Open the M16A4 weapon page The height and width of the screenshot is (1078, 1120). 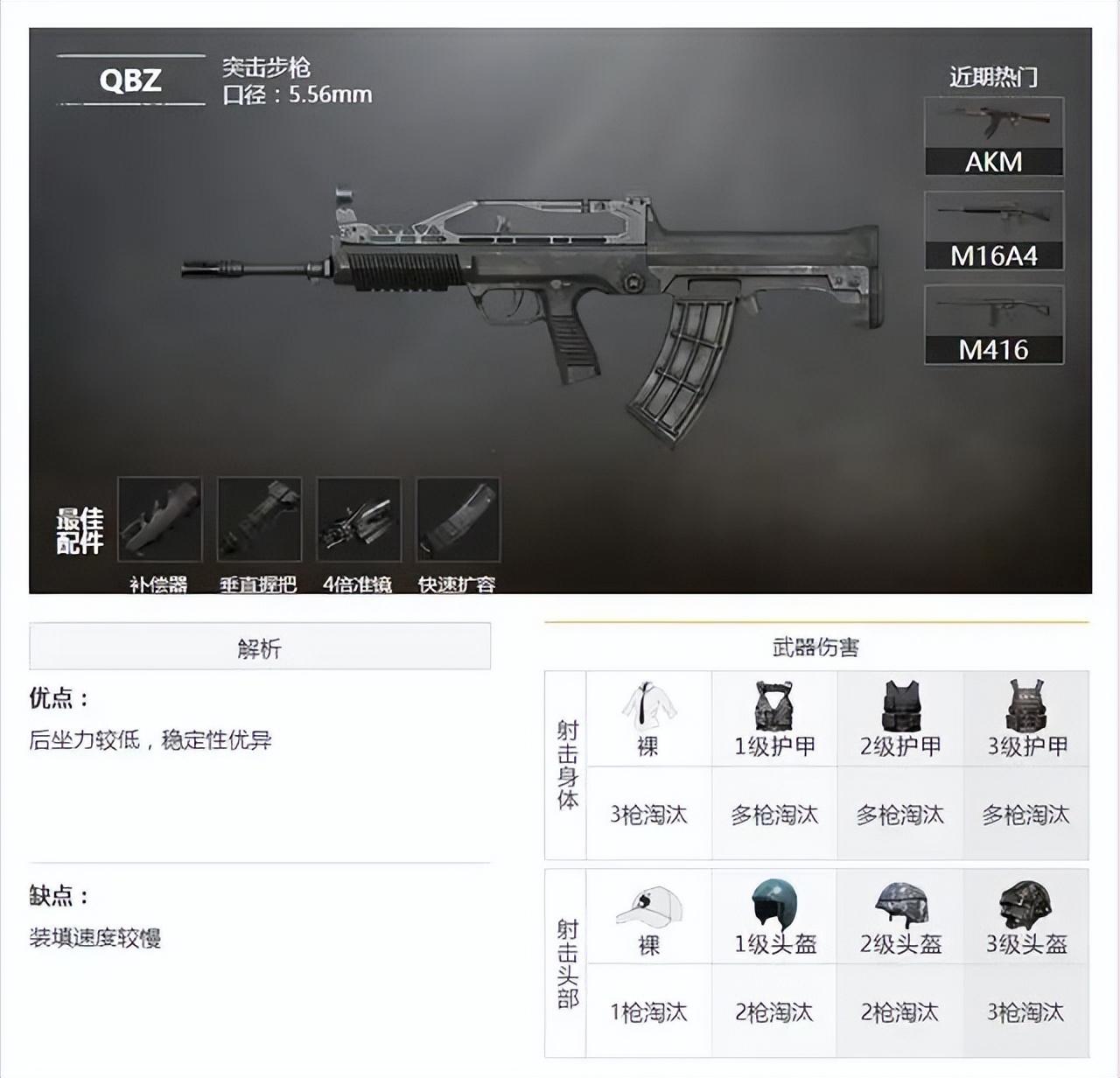click(x=995, y=229)
